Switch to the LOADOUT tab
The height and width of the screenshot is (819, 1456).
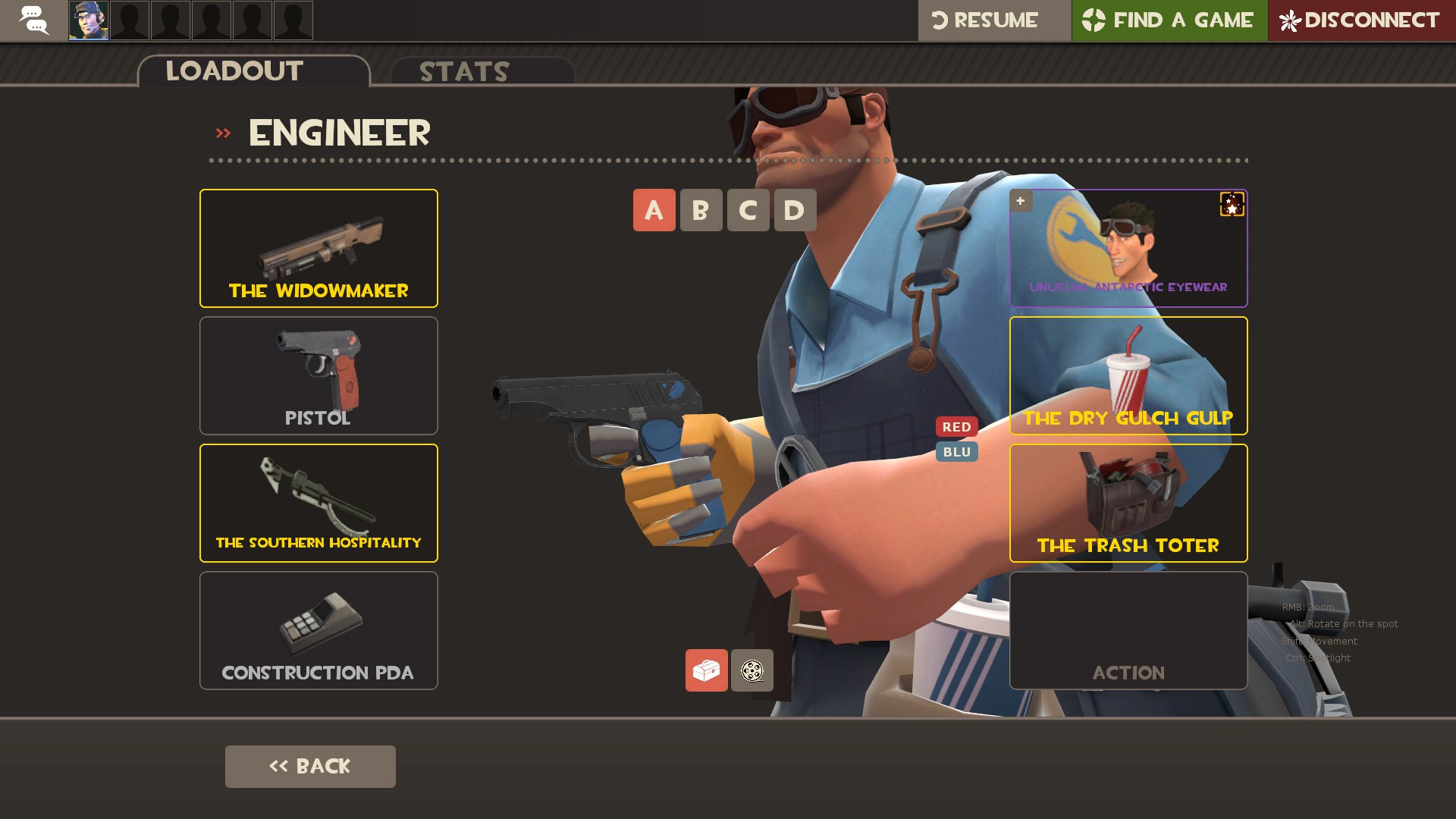(234, 71)
